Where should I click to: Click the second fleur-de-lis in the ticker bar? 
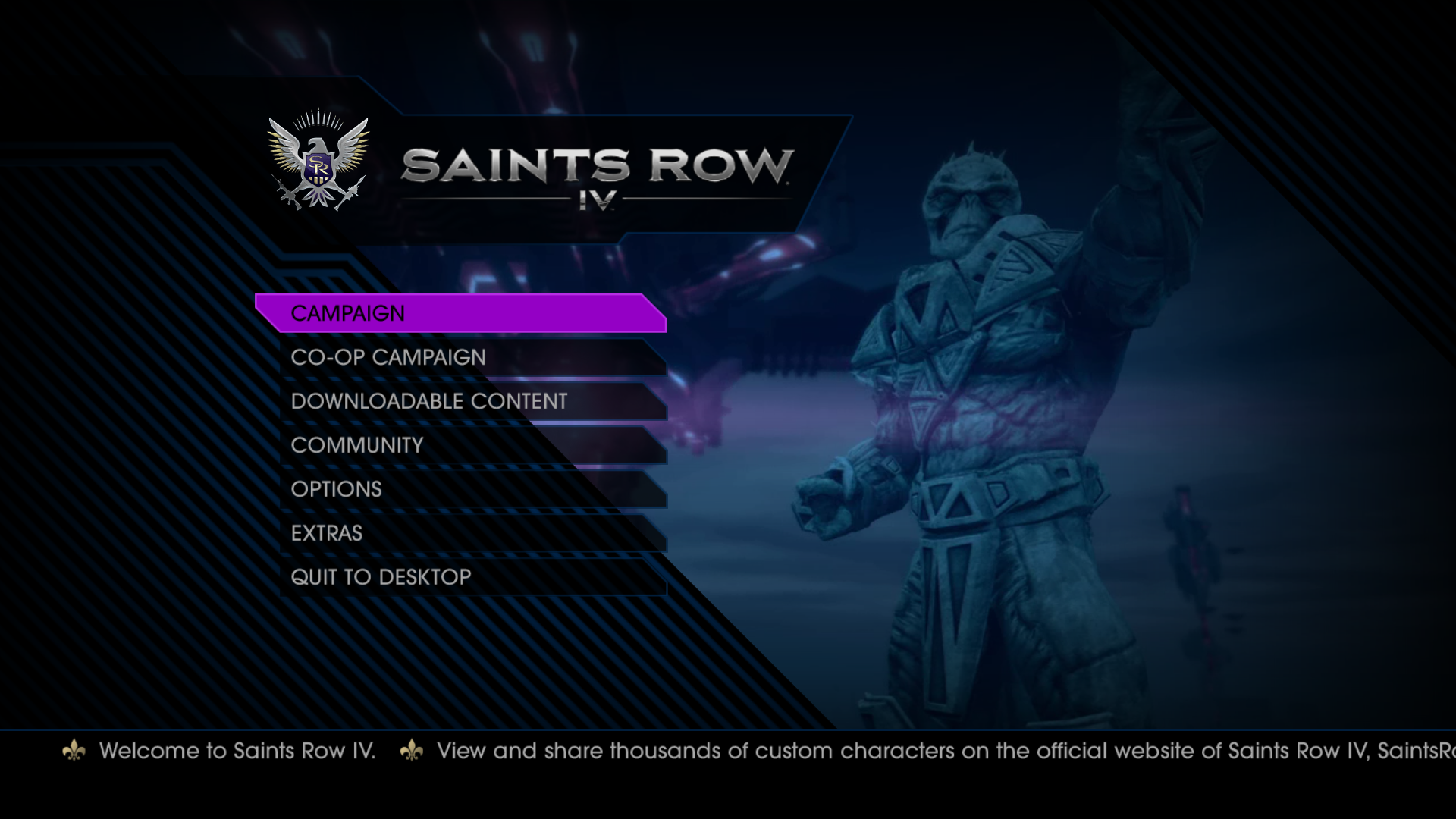pos(412,752)
